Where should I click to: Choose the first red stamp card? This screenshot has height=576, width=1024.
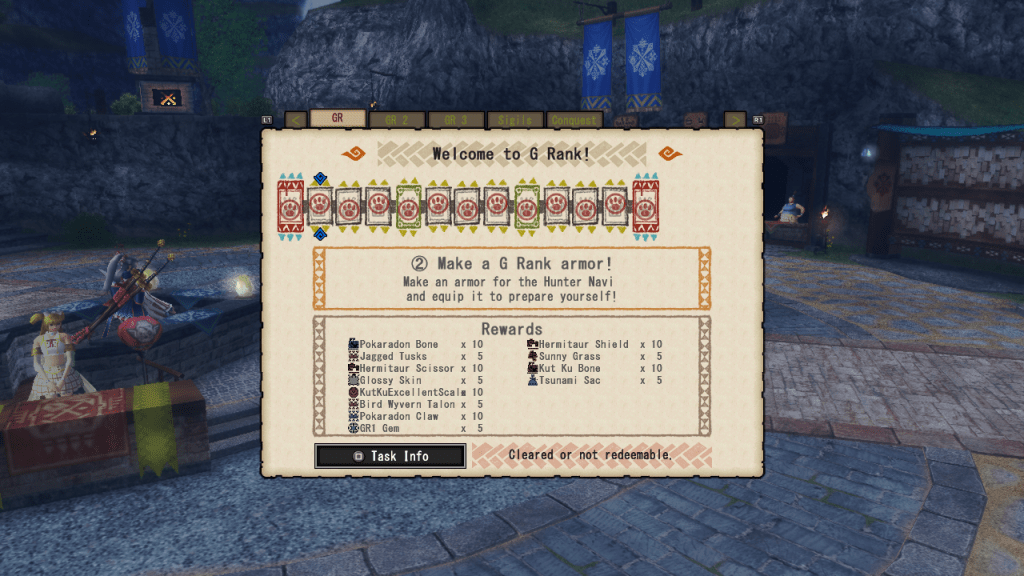click(x=290, y=206)
